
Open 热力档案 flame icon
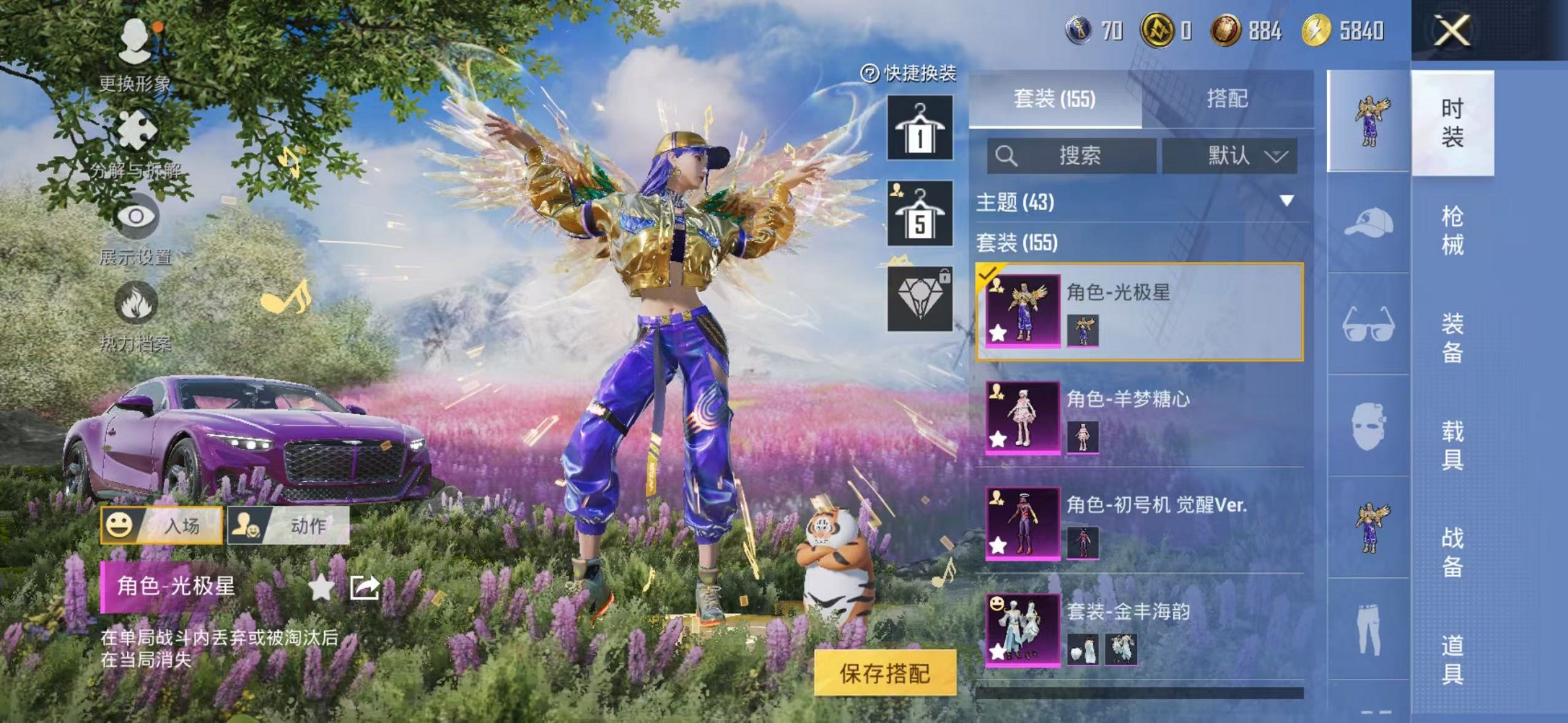tap(136, 315)
